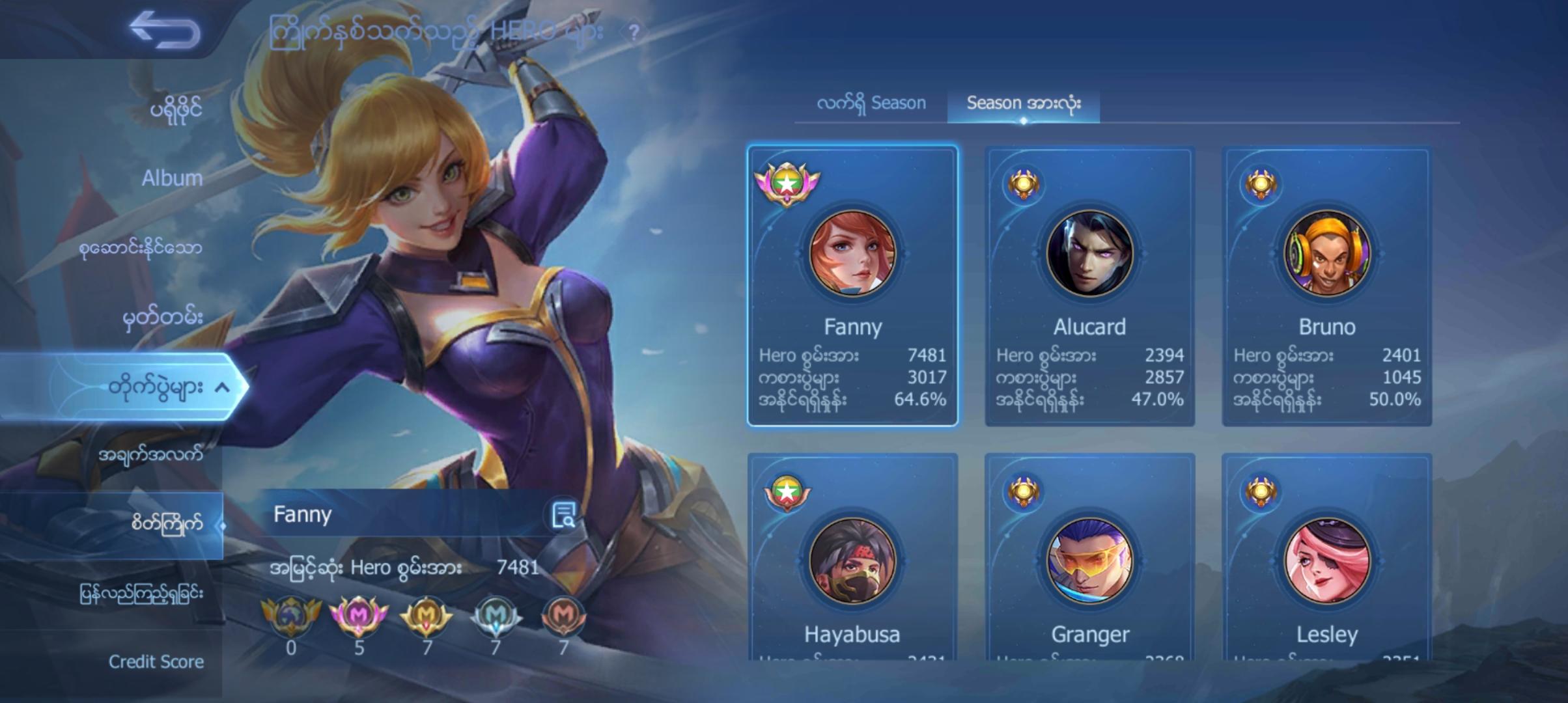Open the Credit Score entry

pos(156,662)
